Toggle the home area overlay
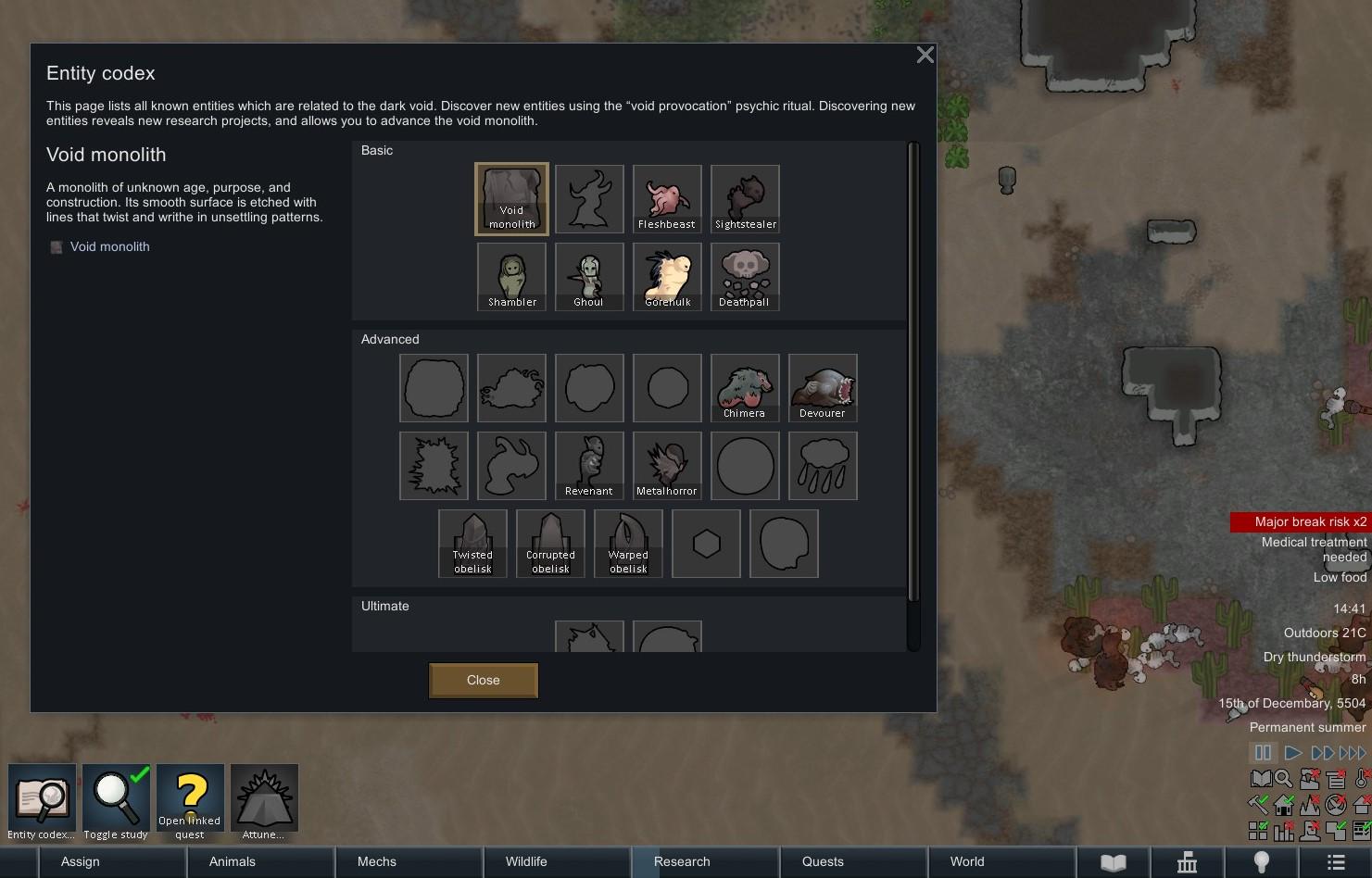The width and height of the screenshot is (1372, 878). [1283, 805]
